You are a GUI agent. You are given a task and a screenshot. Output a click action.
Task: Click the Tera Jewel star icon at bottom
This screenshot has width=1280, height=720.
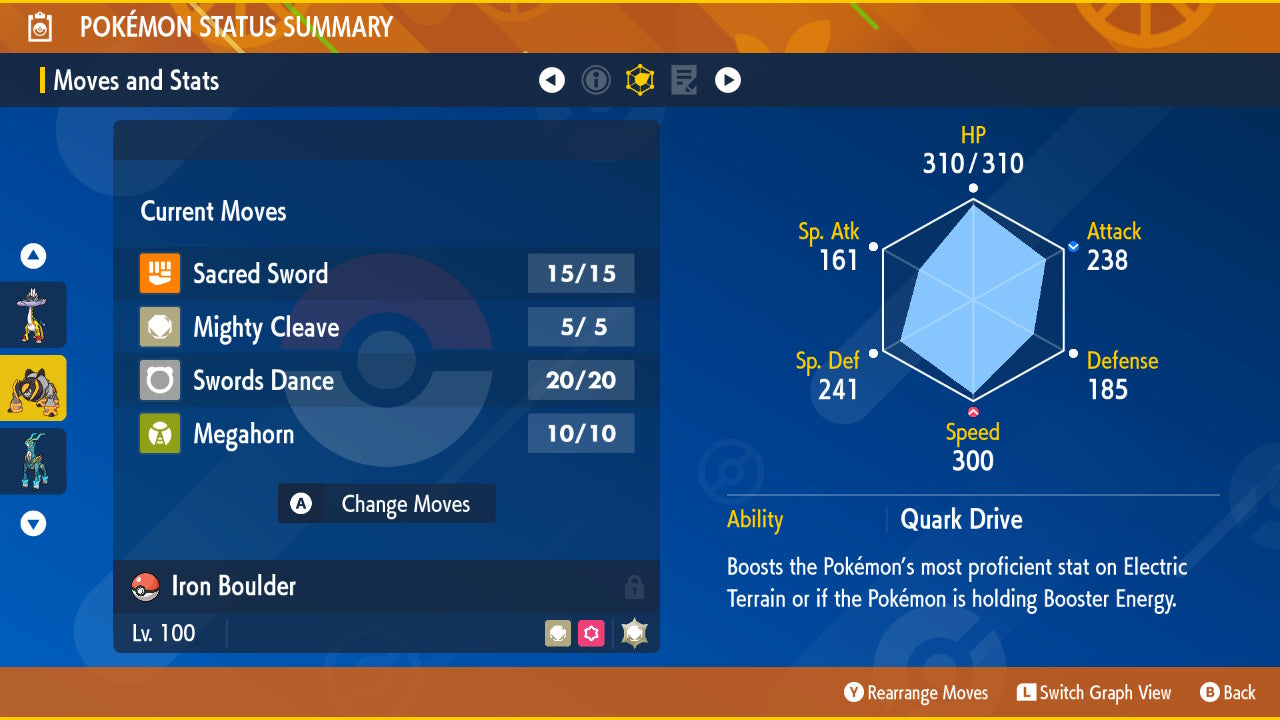click(634, 632)
